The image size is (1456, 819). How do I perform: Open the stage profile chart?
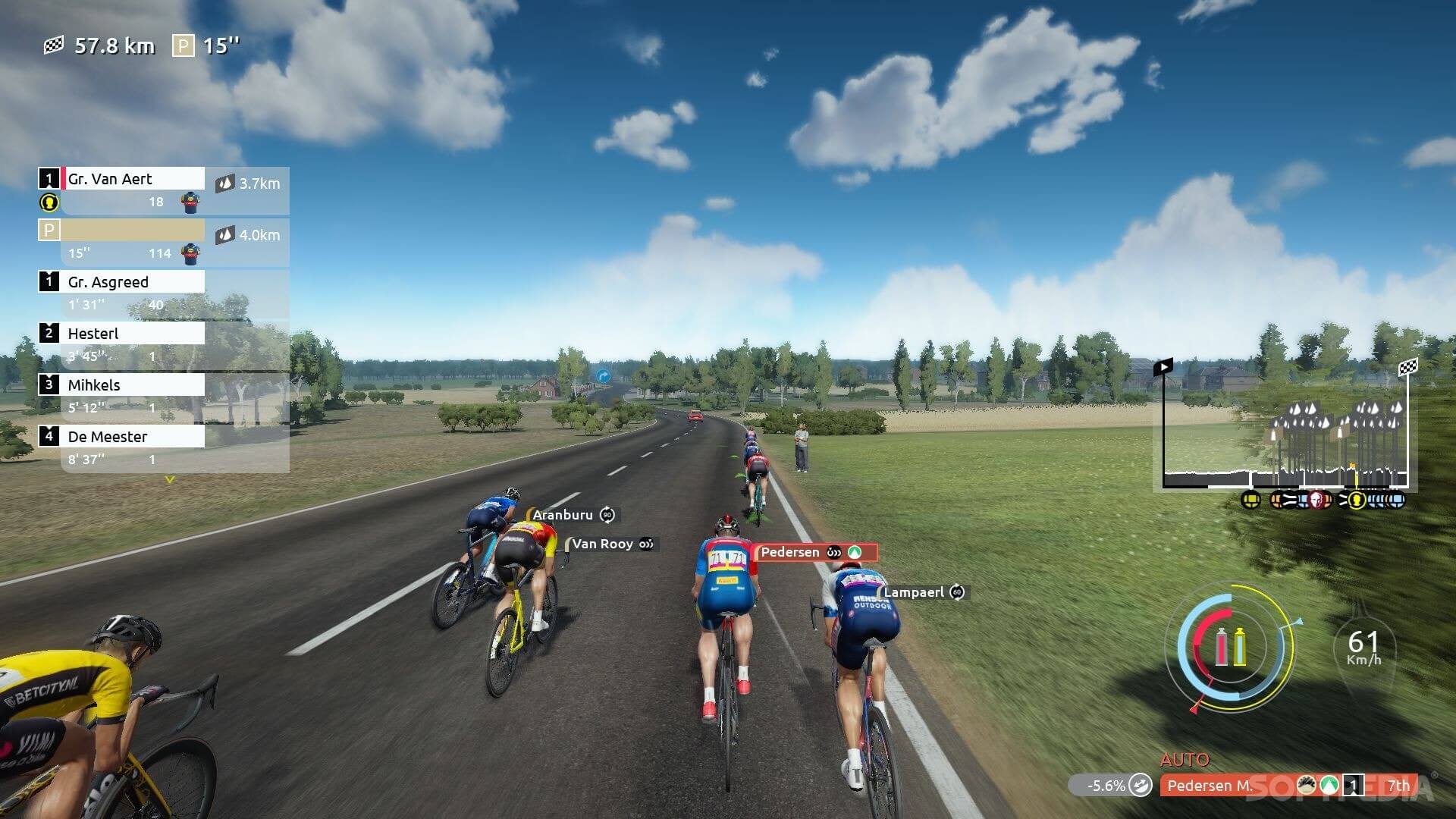(x=1285, y=432)
